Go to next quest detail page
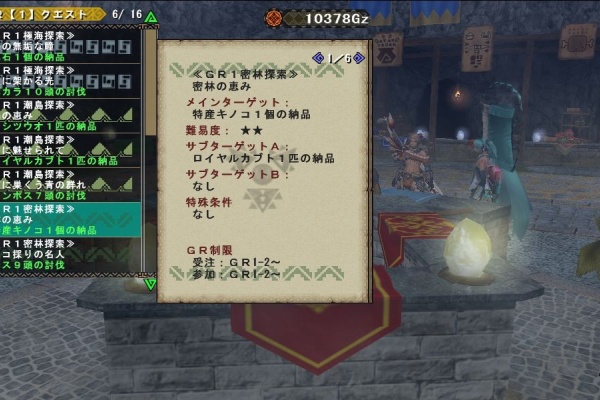The height and width of the screenshot is (400, 600). pos(360,58)
